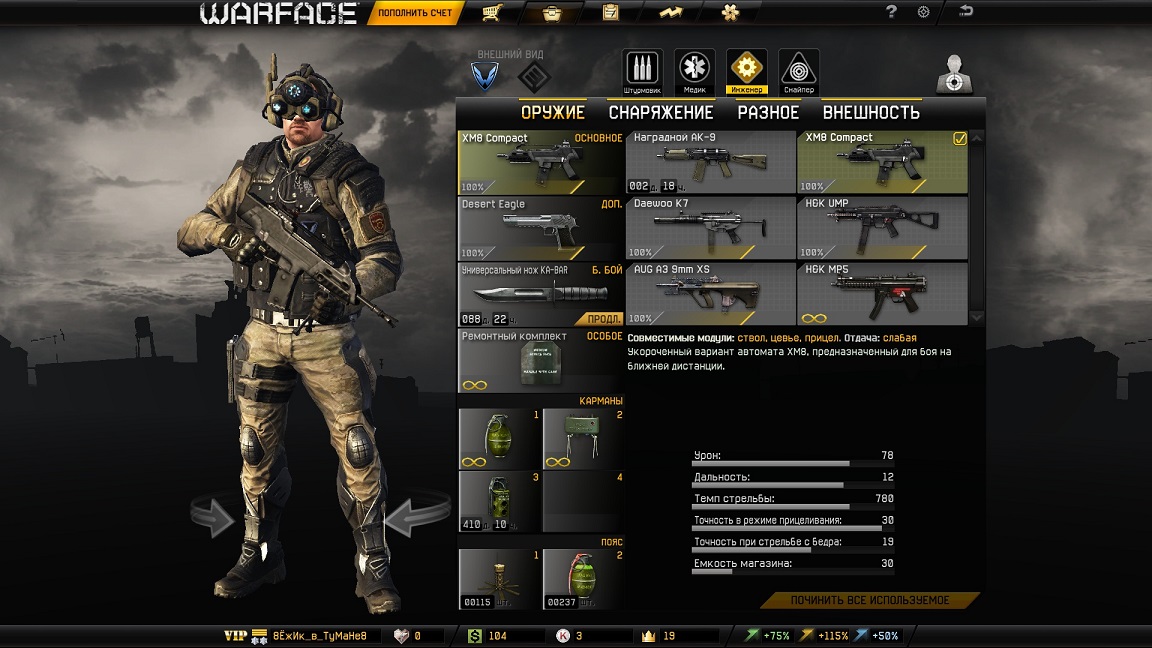Show the ВНЕШНОСТЬ tab
The width and height of the screenshot is (1152, 648).
pyautogui.click(x=871, y=113)
